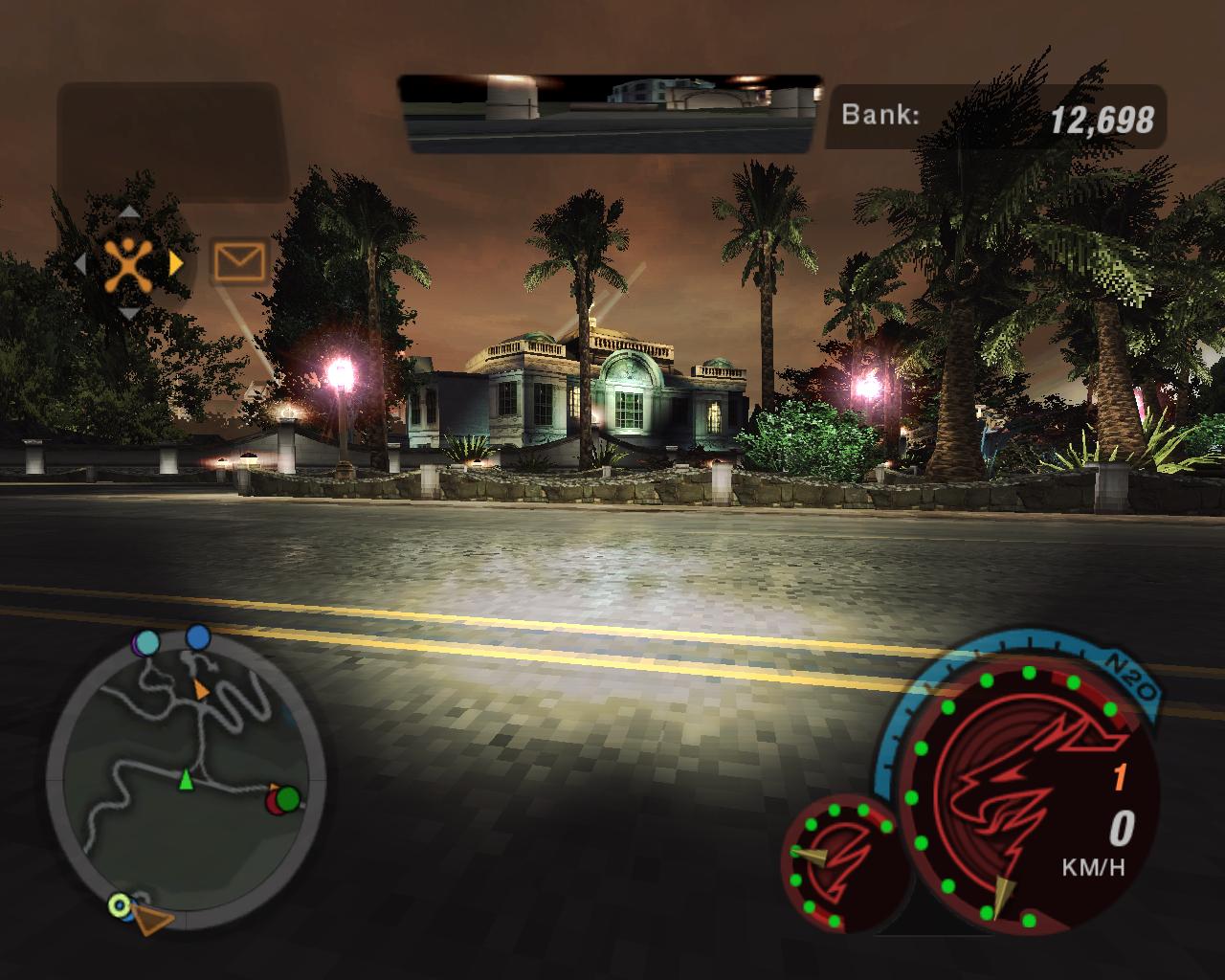The width and height of the screenshot is (1225, 980).
Task: Open the envelope message icon
Action: pos(238,260)
